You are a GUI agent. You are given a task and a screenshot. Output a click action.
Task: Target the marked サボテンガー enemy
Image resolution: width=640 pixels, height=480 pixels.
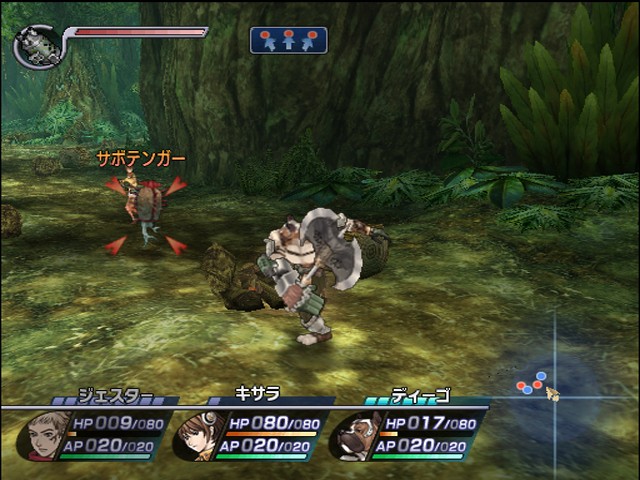pos(146,207)
